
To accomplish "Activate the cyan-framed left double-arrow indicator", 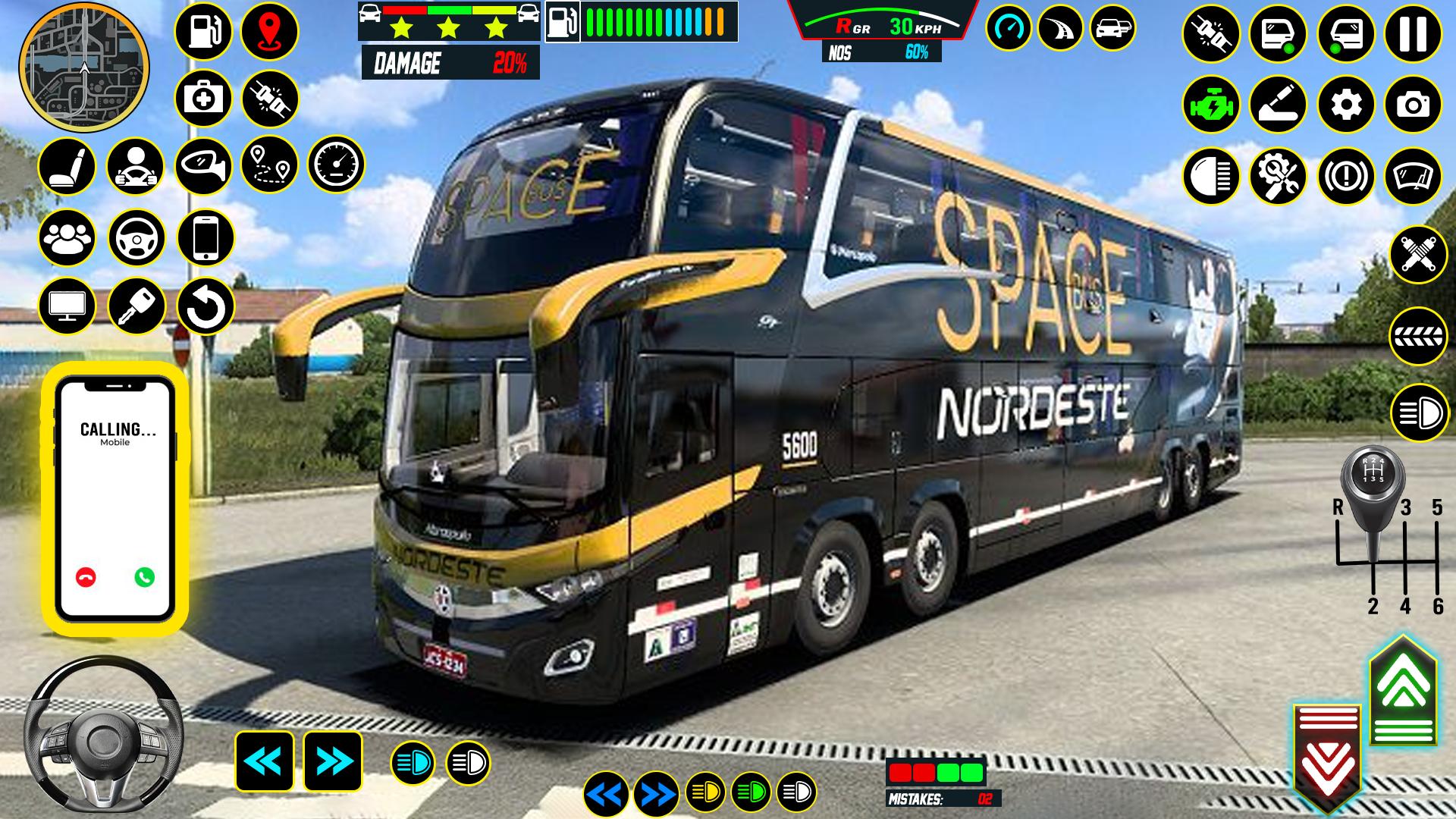I will (265, 761).
